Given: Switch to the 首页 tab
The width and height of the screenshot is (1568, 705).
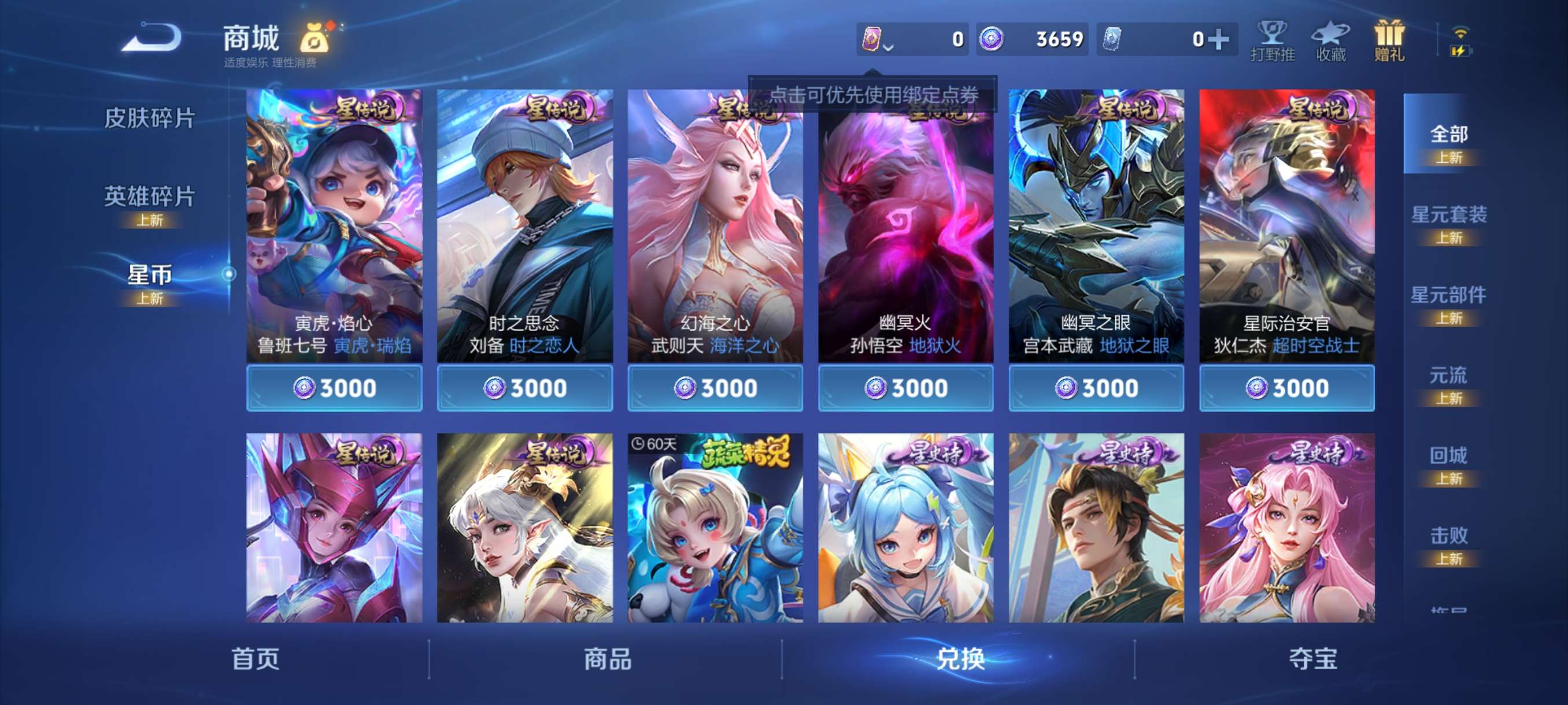Looking at the screenshot, I should pos(256,661).
